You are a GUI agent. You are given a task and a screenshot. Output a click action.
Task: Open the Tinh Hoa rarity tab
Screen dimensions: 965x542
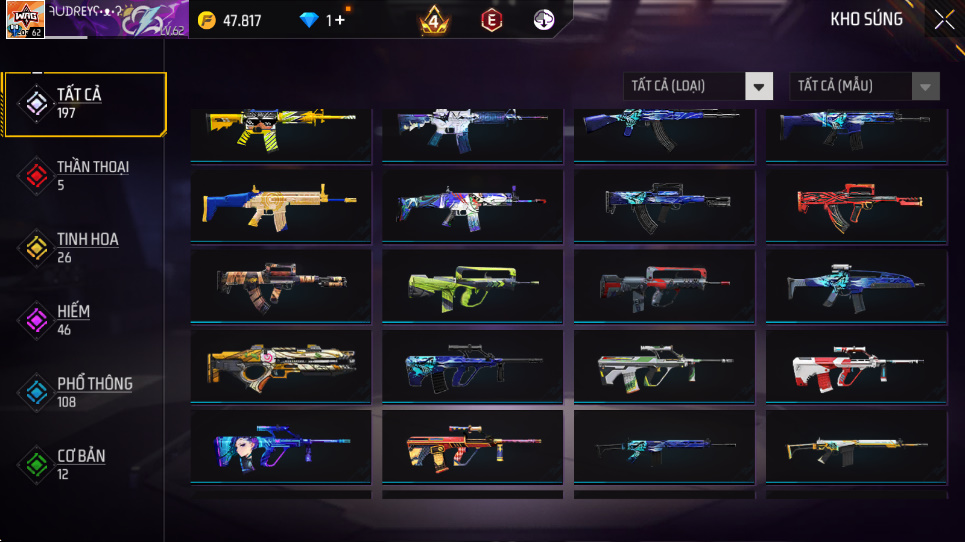84,247
